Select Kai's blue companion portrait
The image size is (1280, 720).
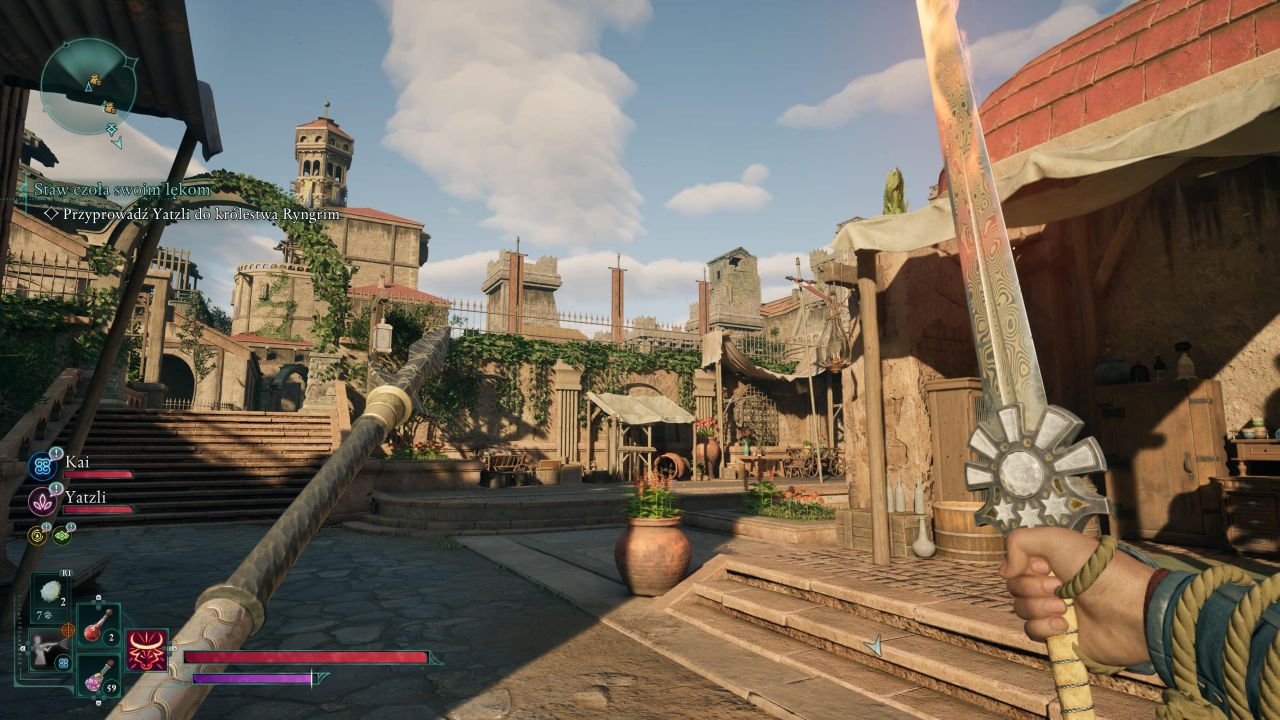pyautogui.click(x=41, y=465)
